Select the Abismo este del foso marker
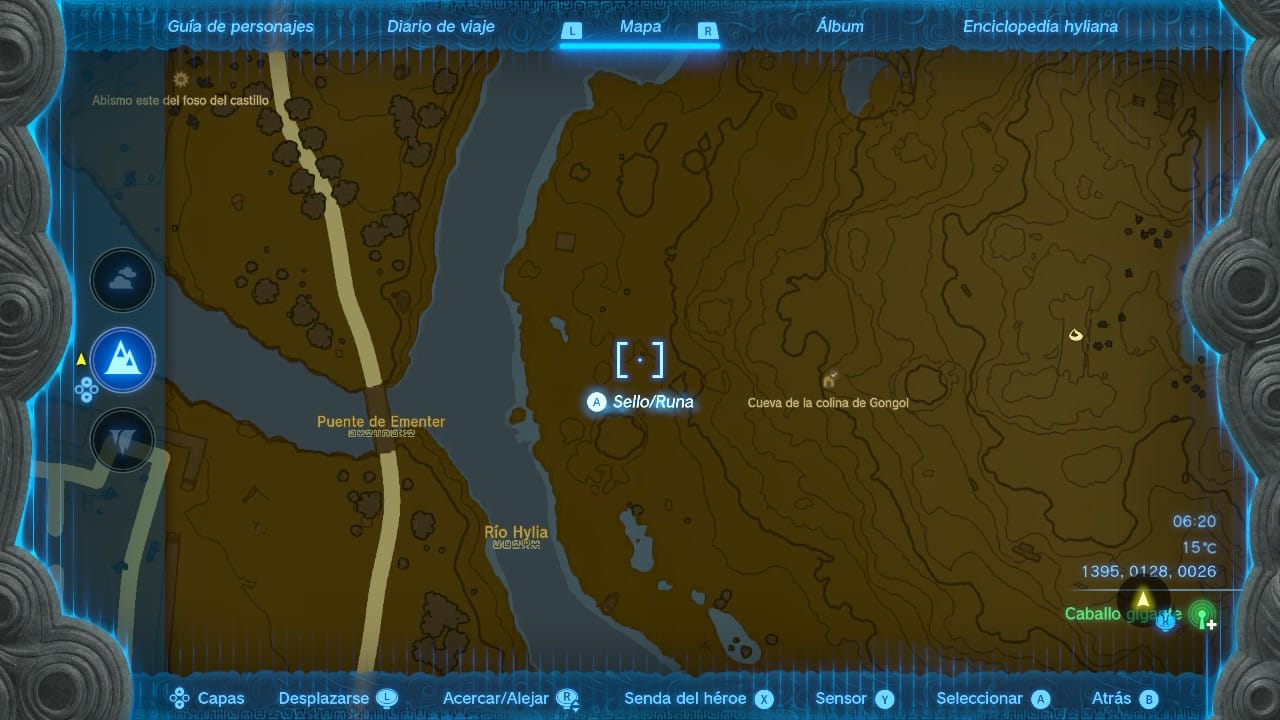The image size is (1280, 720). click(x=181, y=80)
